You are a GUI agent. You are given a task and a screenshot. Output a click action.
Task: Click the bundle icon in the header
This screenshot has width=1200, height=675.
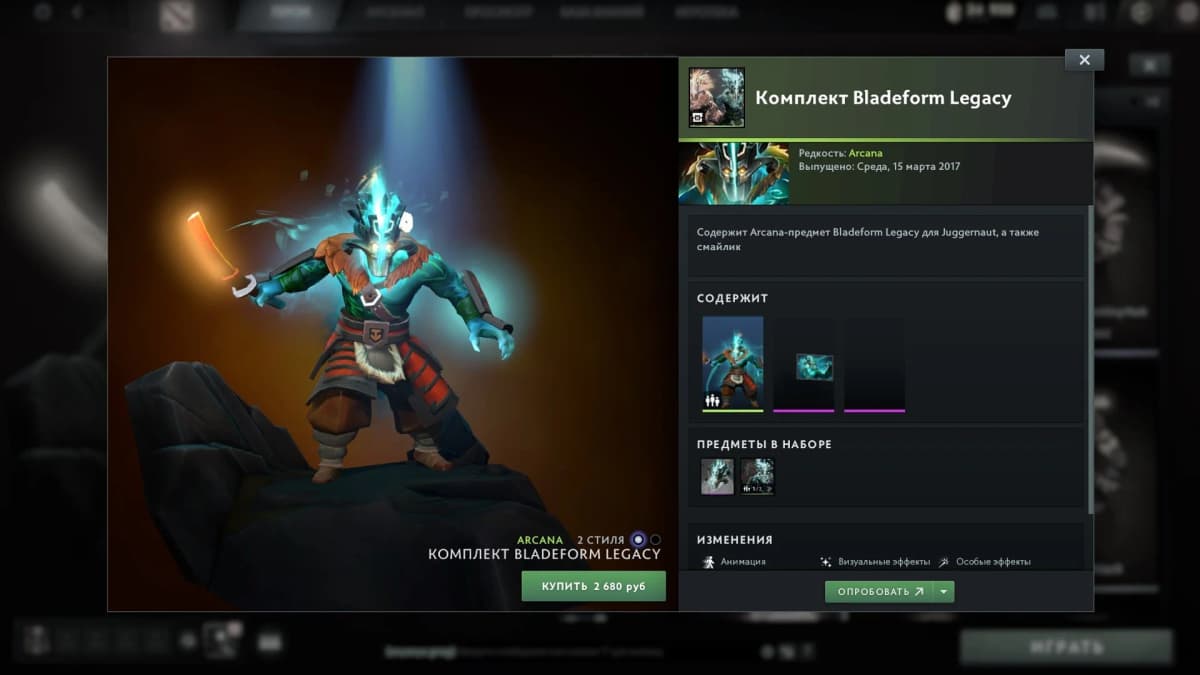point(716,97)
